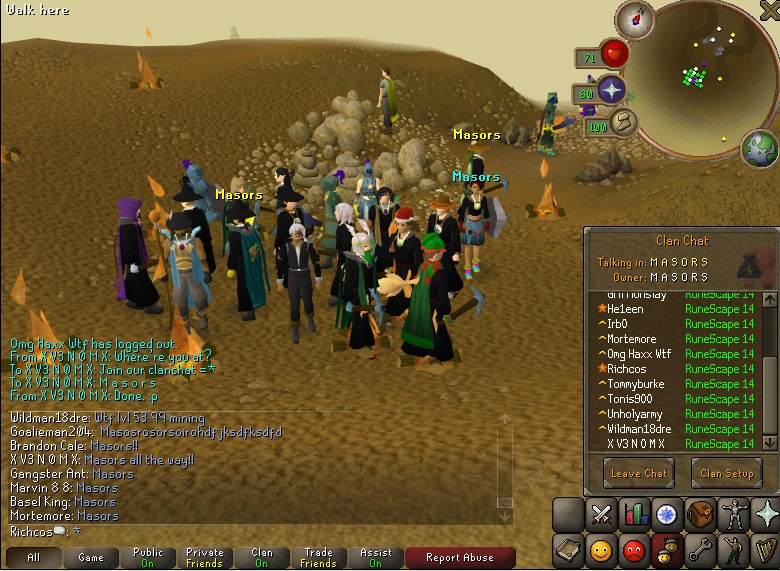Toggle the Public chat filter
Viewport: 780px width, 571px height.
[x=148, y=557]
